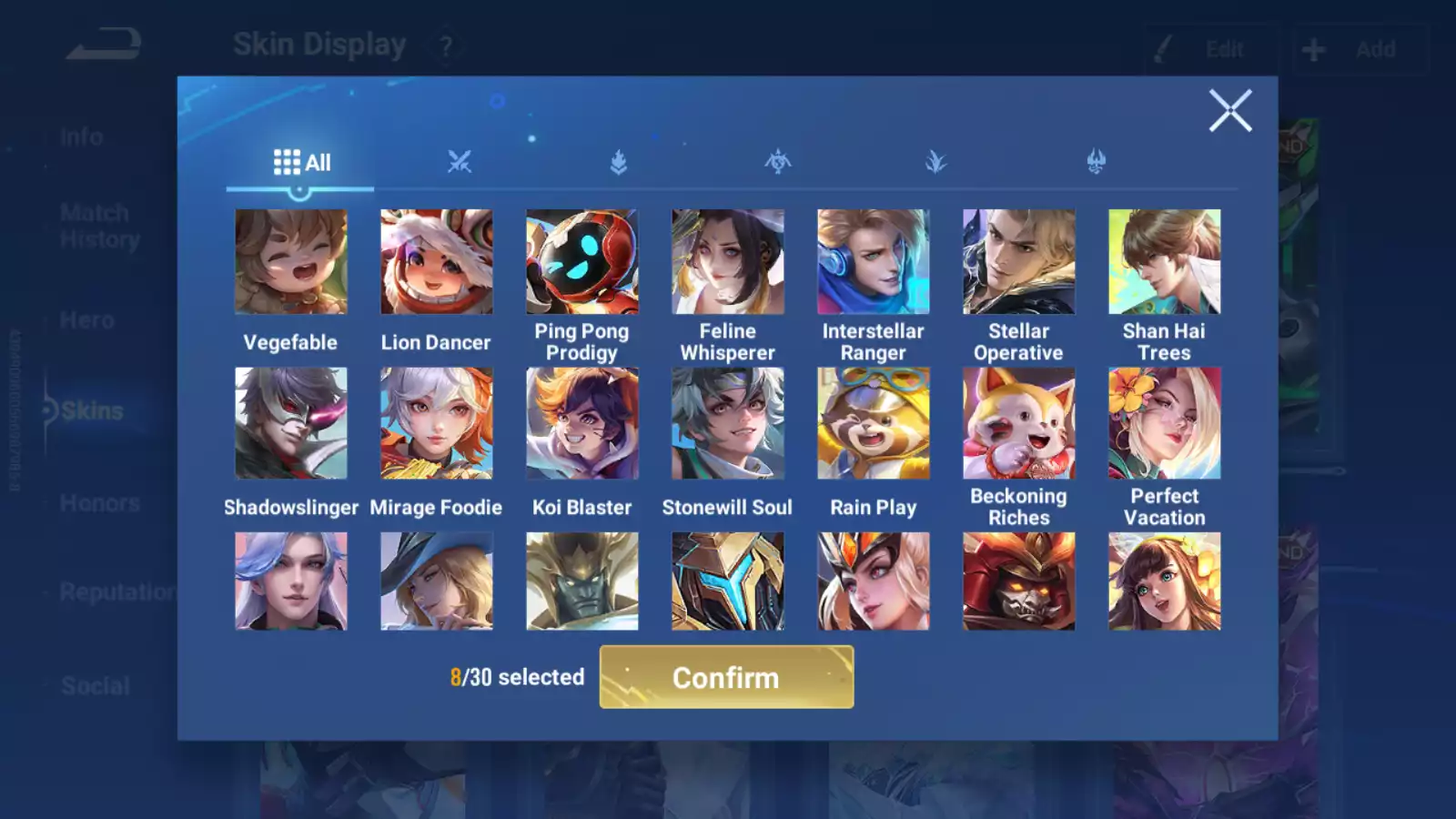Select the Ping Pong Prodigy skin

tap(582, 261)
